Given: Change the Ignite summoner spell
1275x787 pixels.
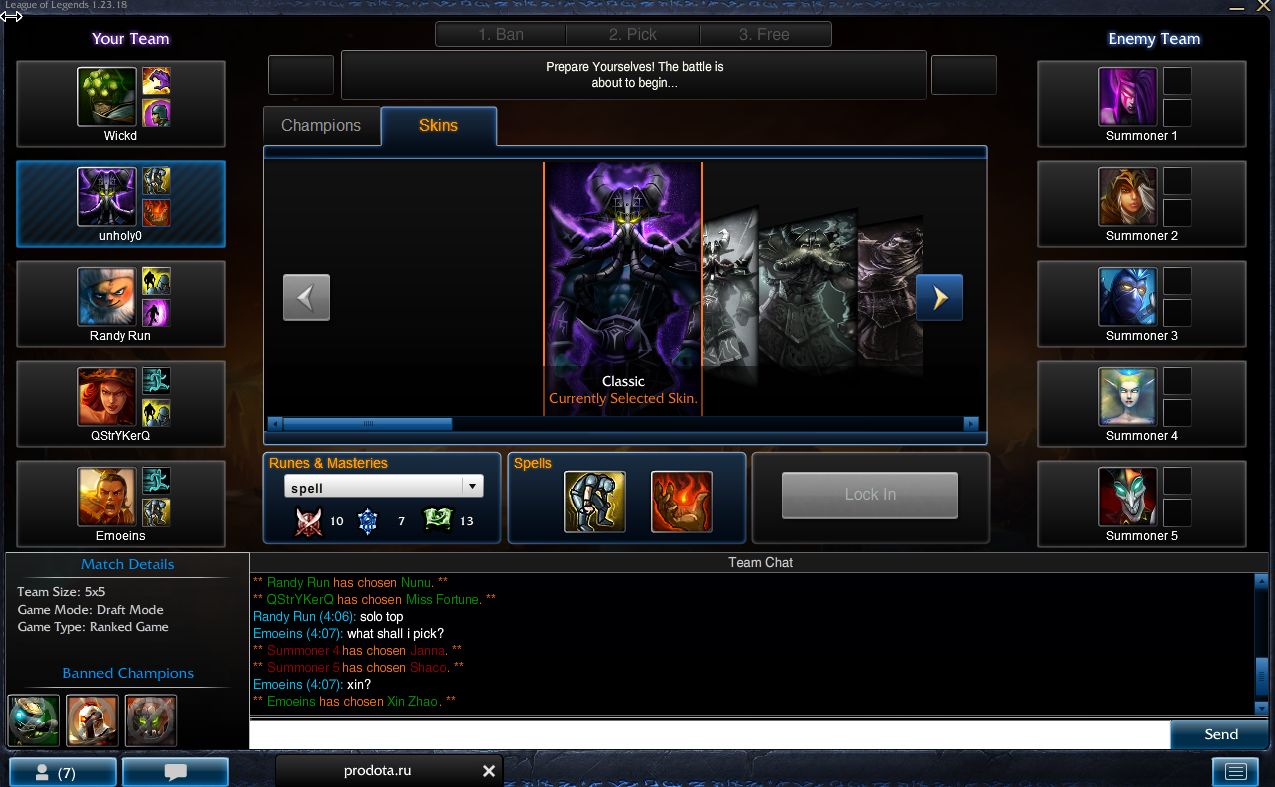Looking at the screenshot, I should [682, 502].
